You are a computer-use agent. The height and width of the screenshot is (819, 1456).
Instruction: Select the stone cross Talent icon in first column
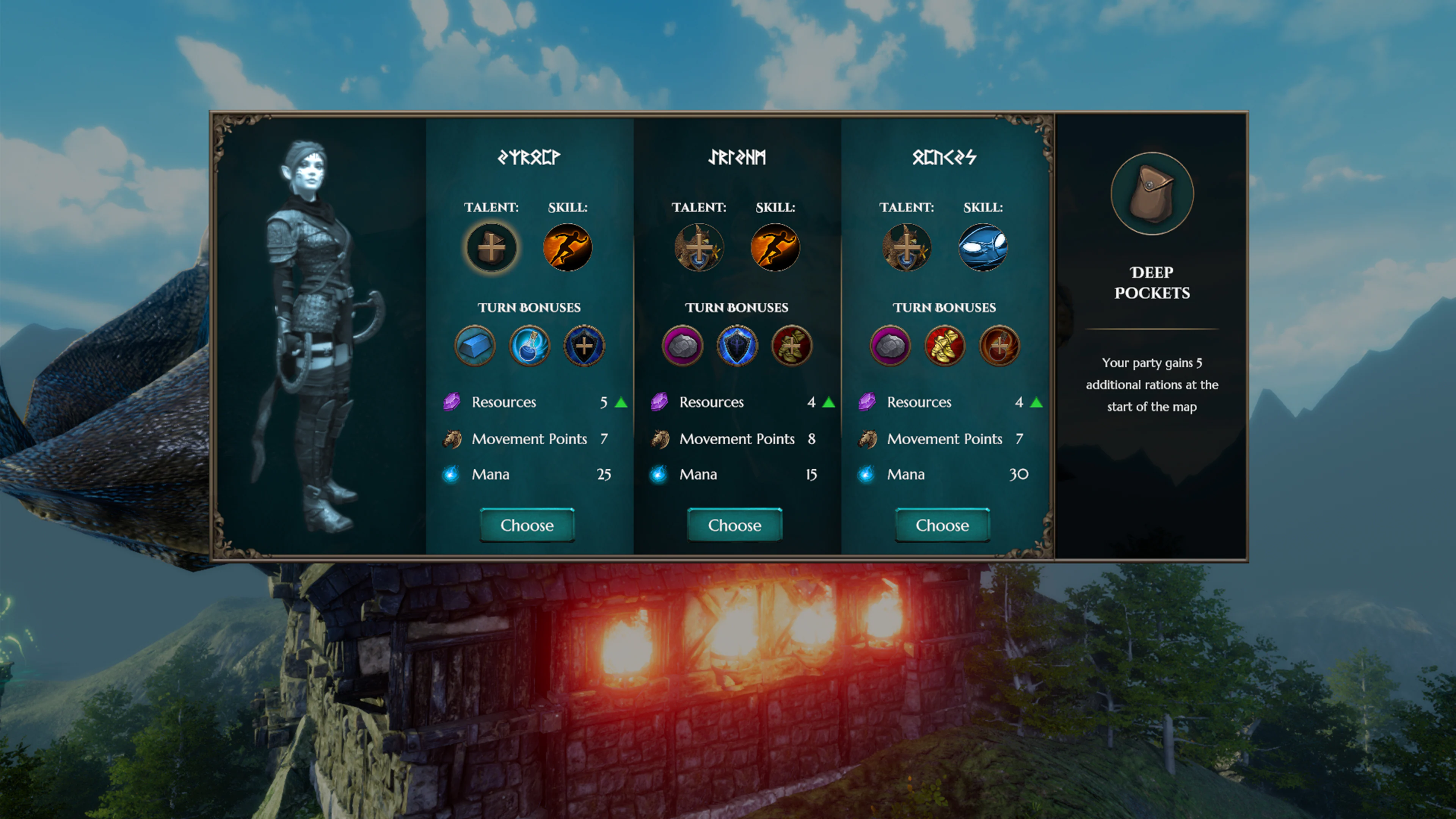[491, 247]
